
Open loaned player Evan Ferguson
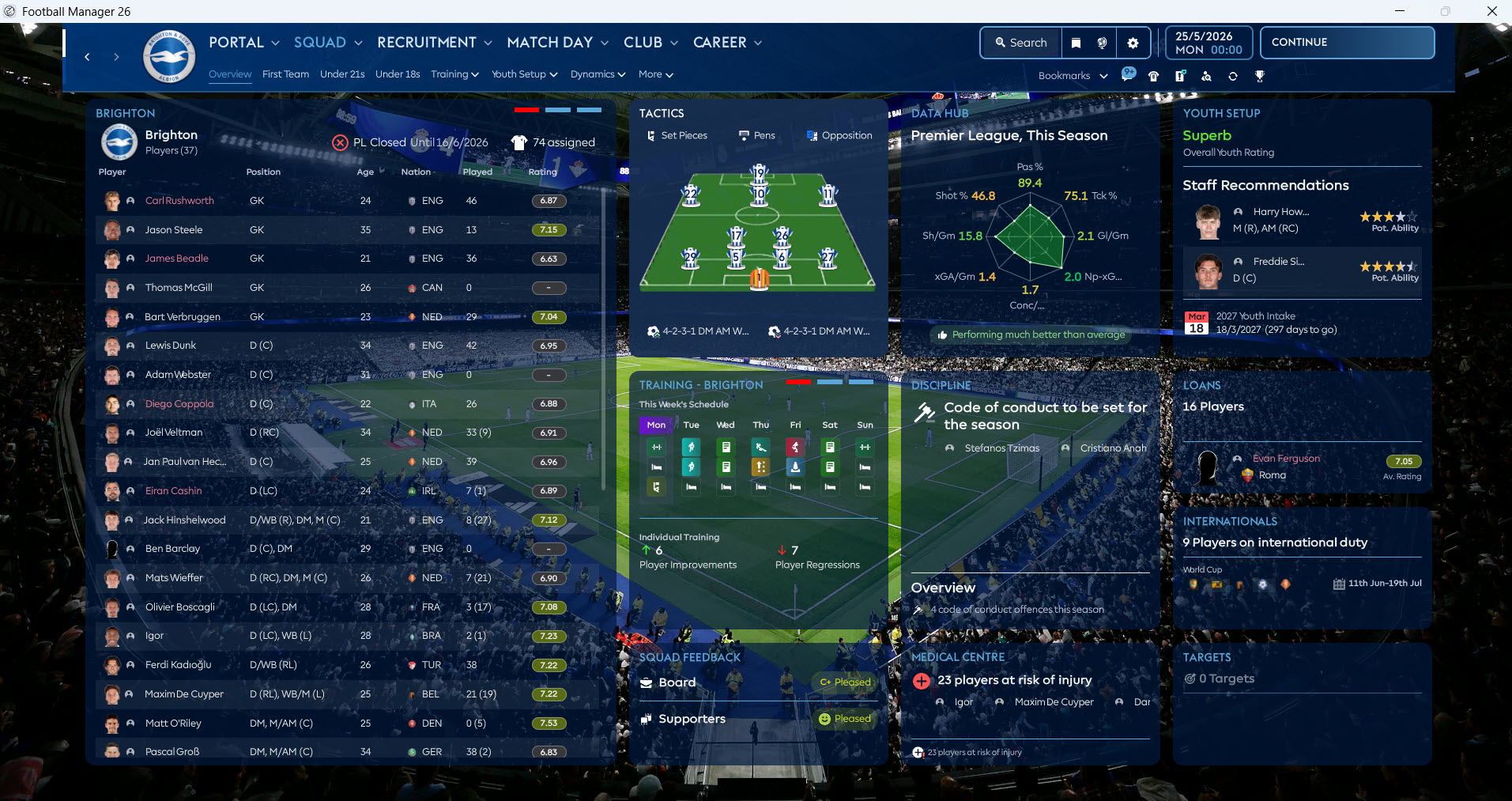click(x=1286, y=459)
